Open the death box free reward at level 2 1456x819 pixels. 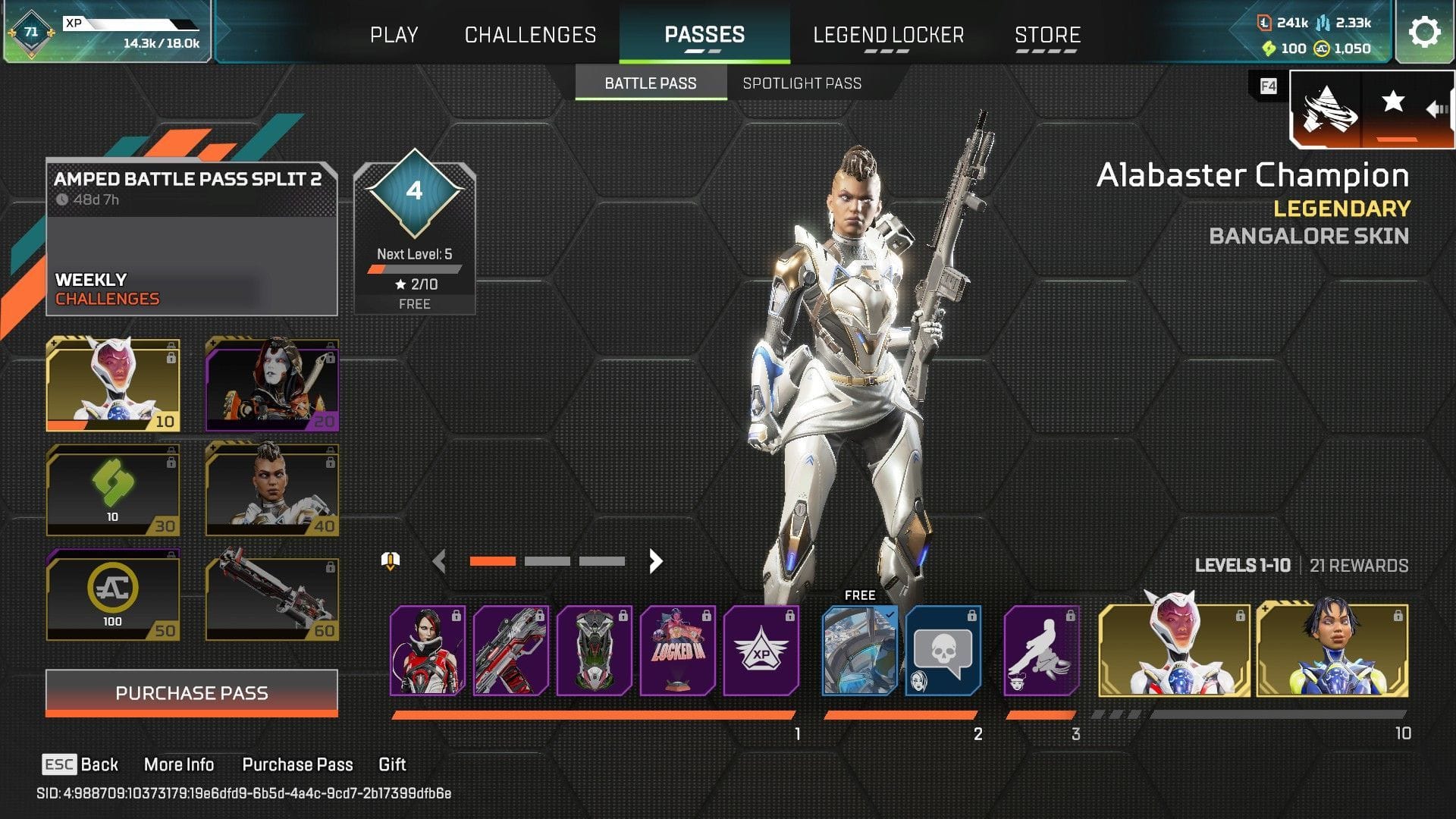861,651
